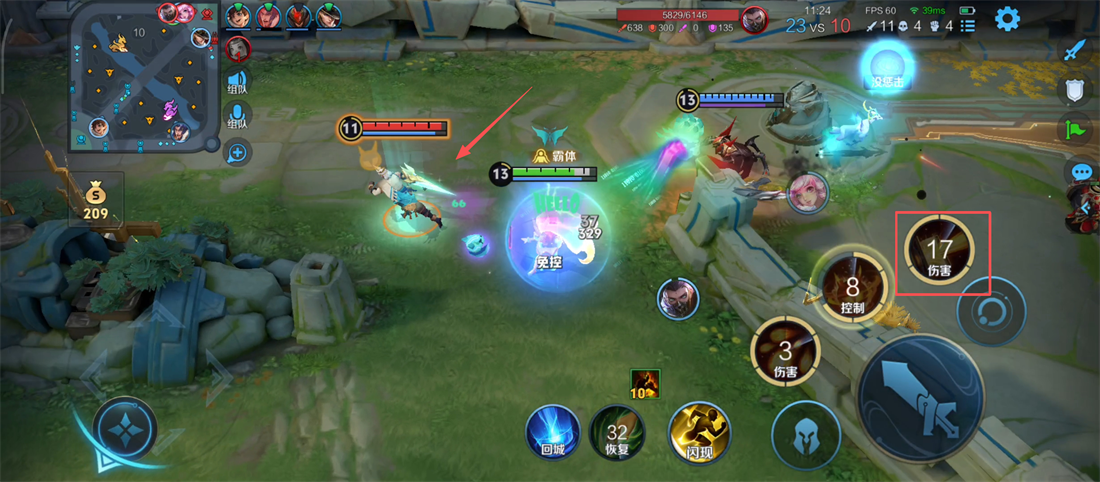
Task: Send the blue sword attack signal
Action: [1075, 50]
